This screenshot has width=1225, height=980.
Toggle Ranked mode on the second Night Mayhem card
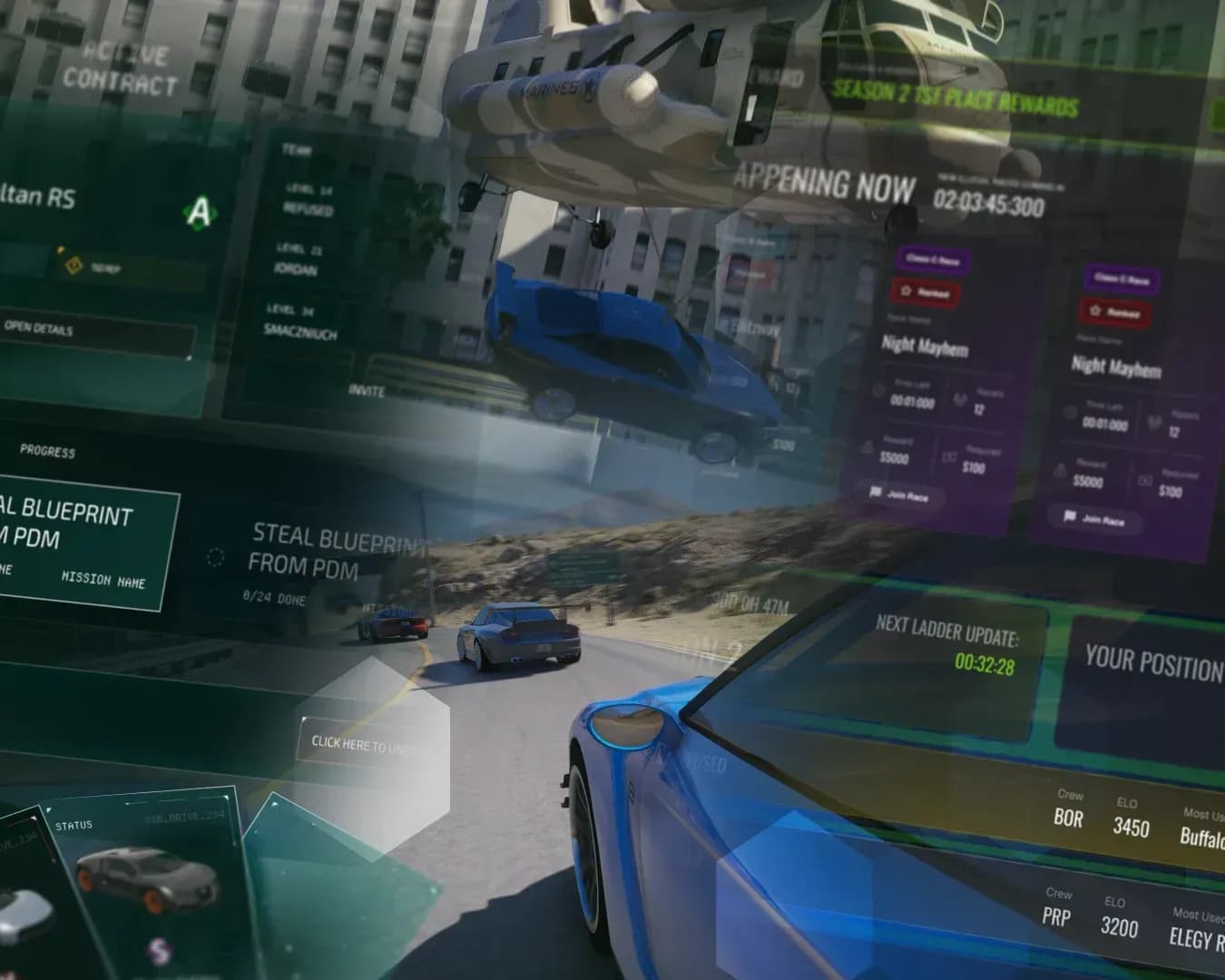click(x=1116, y=309)
